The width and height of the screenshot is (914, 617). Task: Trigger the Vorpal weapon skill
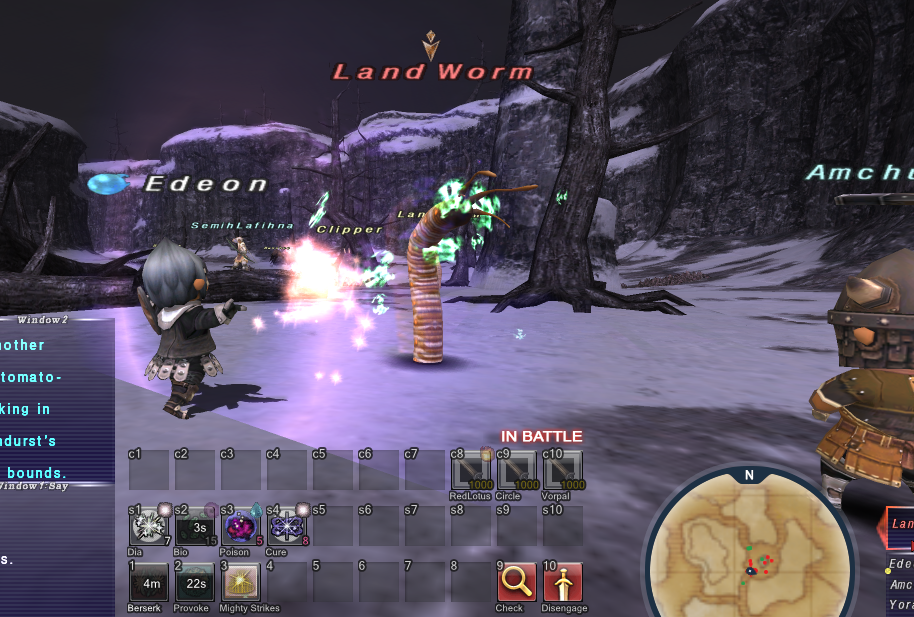point(563,470)
